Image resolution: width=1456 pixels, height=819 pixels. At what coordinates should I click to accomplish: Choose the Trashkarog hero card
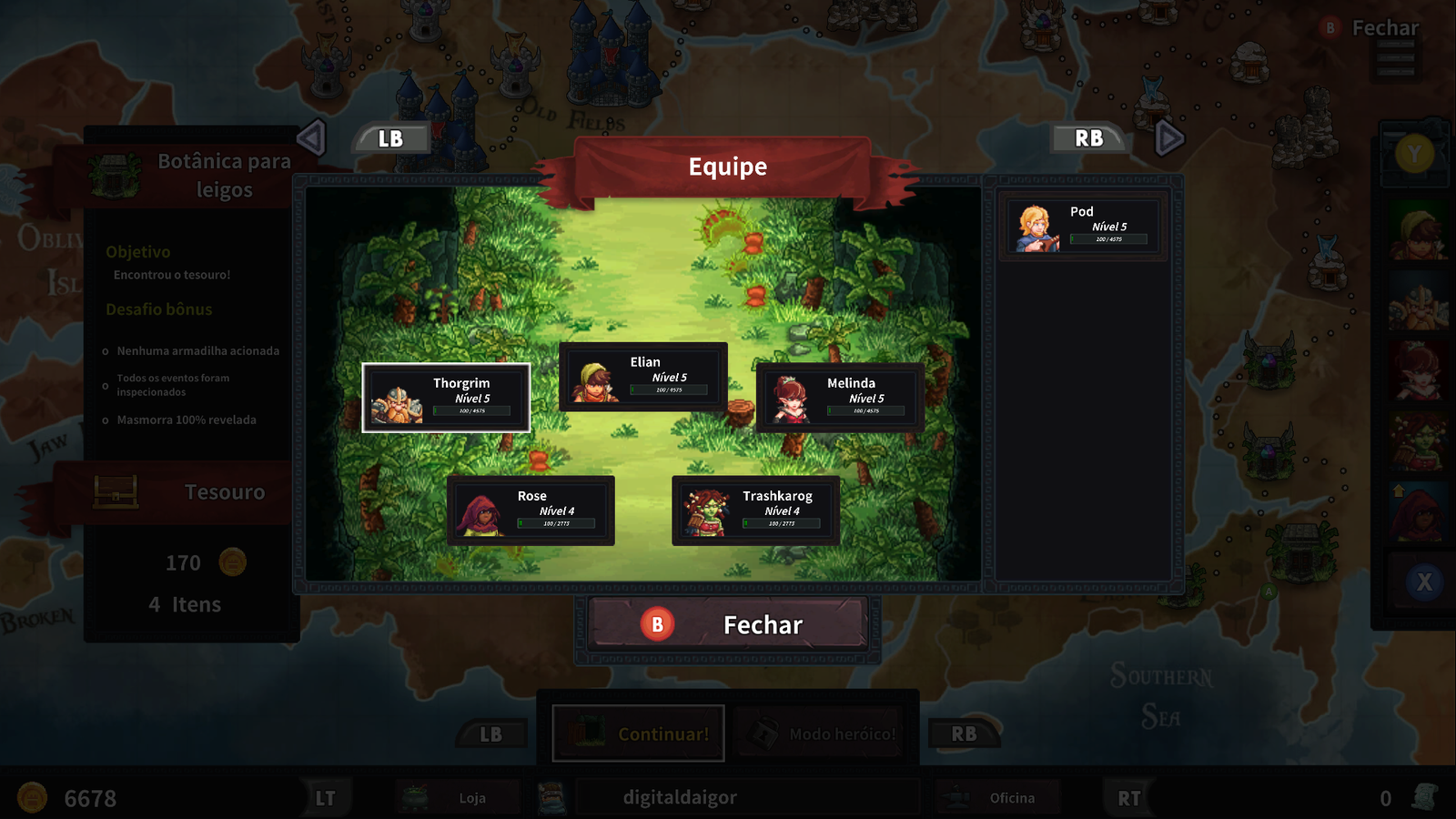pyautogui.click(x=755, y=511)
